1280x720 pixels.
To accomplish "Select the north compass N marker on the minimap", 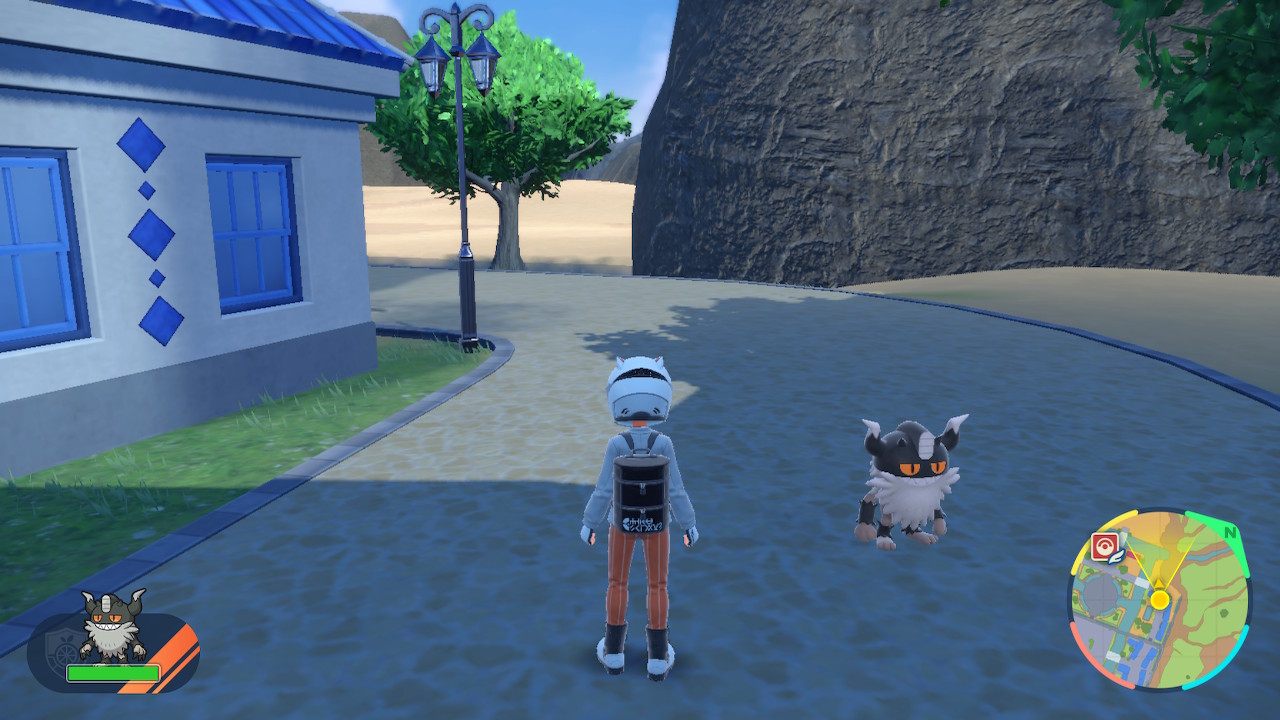I will pos(1230,533).
